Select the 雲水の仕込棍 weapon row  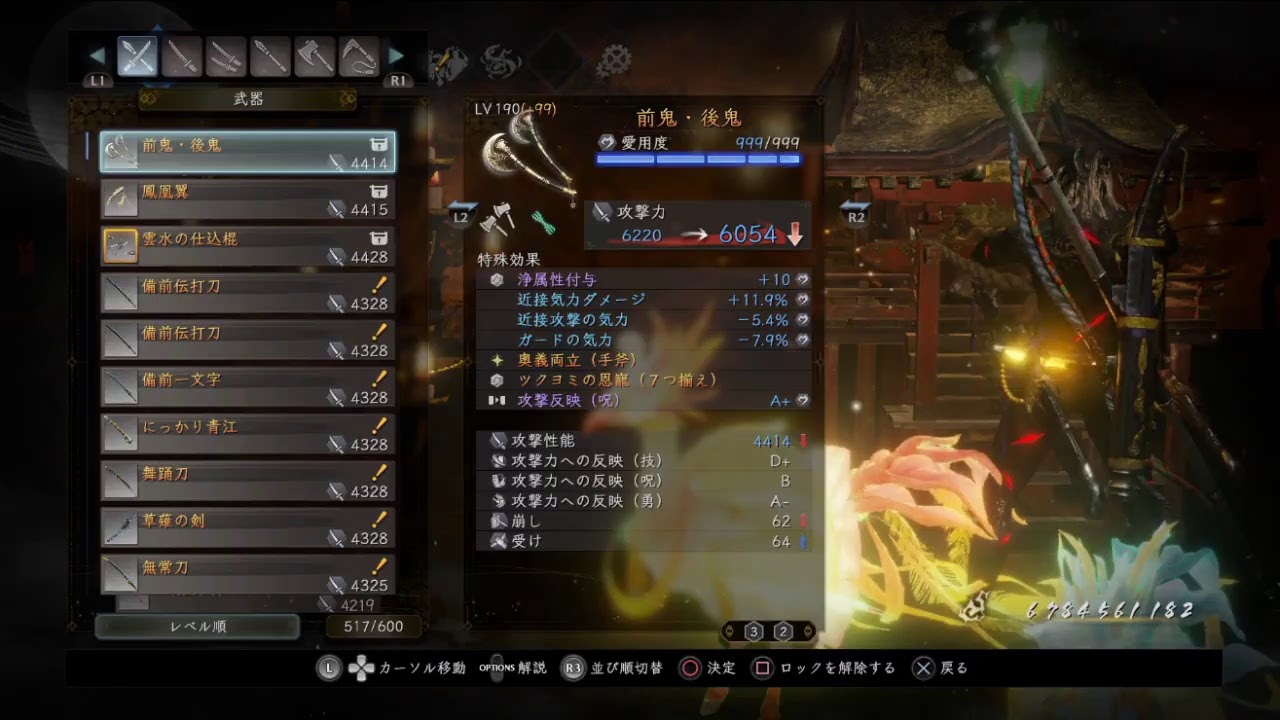(x=247, y=246)
